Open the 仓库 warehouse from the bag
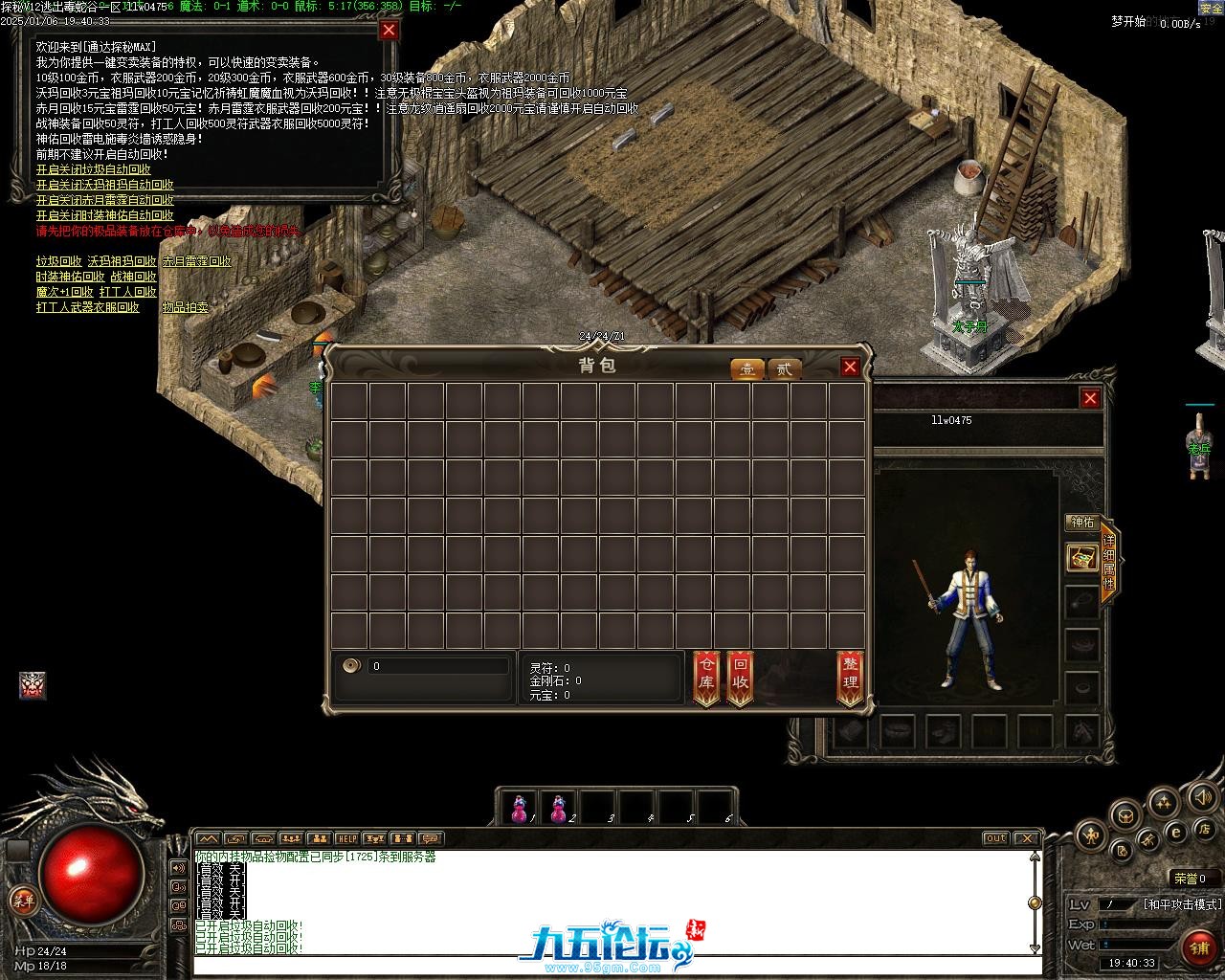 pos(706,677)
